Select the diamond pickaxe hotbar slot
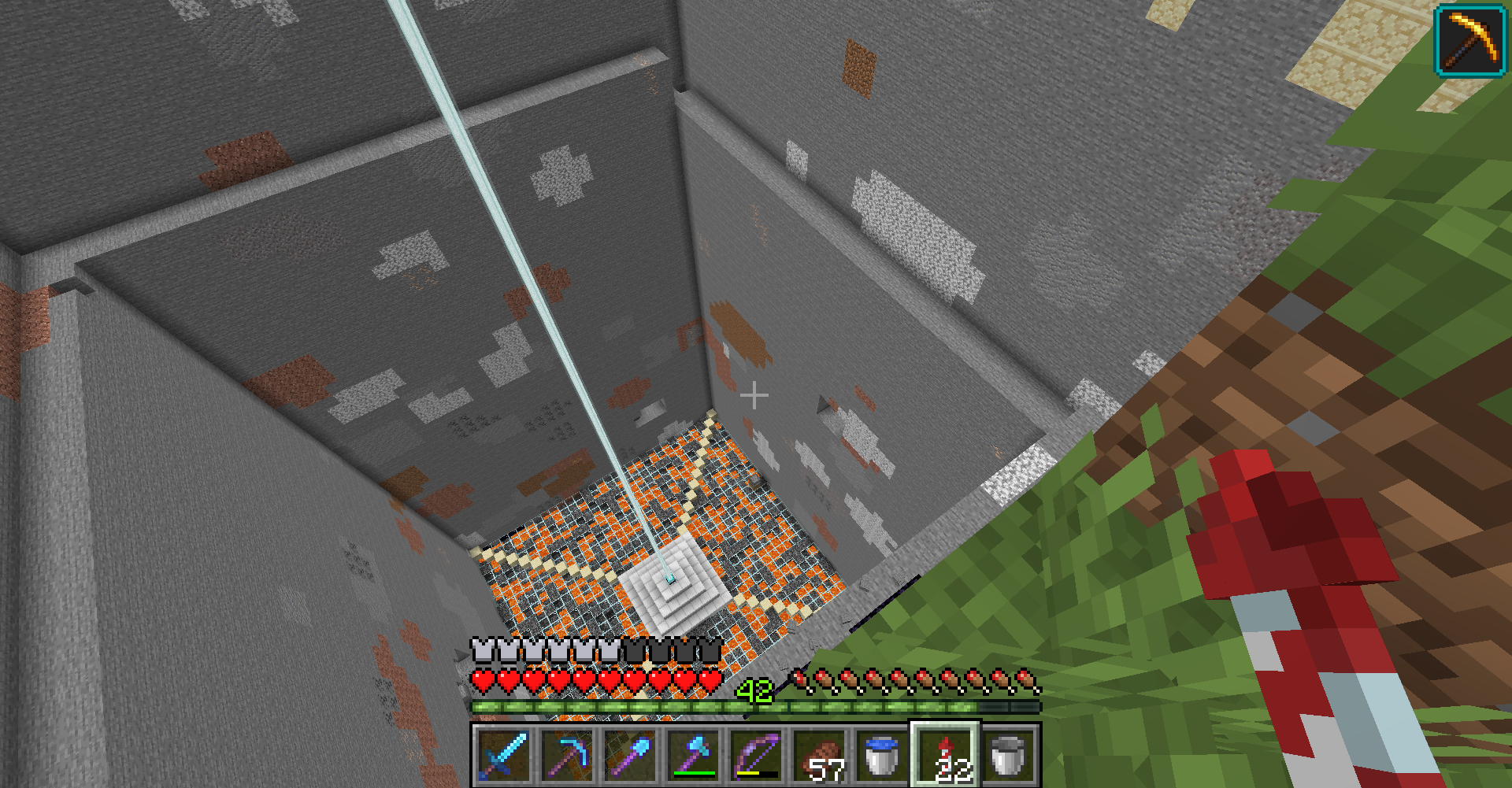 [x=566, y=755]
